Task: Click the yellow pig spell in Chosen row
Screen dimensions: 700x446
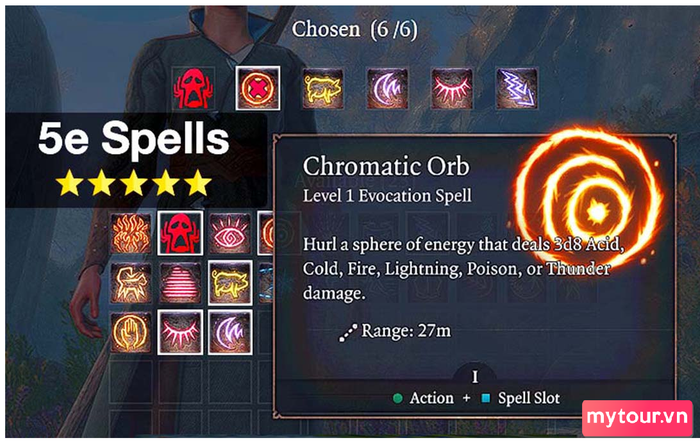Action: point(323,88)
